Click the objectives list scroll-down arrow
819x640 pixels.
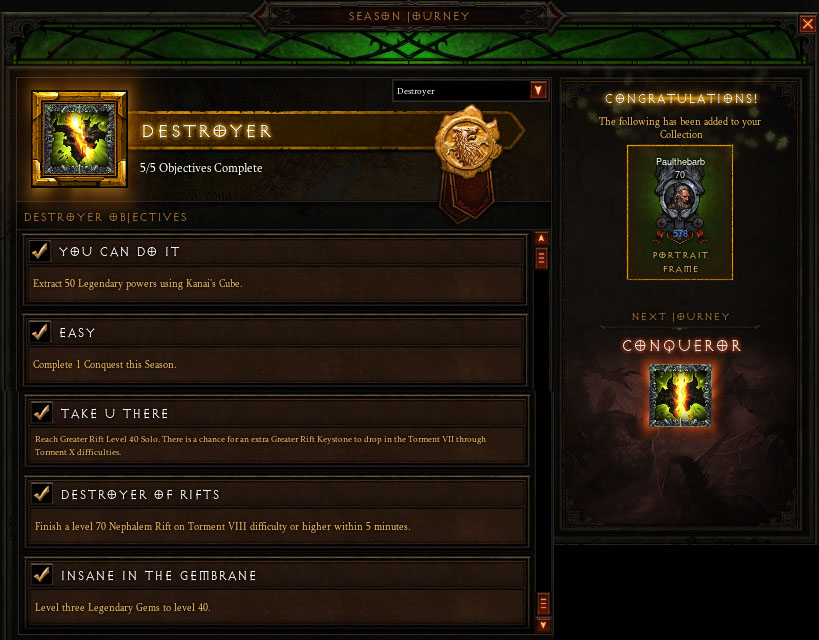[543, 625]
